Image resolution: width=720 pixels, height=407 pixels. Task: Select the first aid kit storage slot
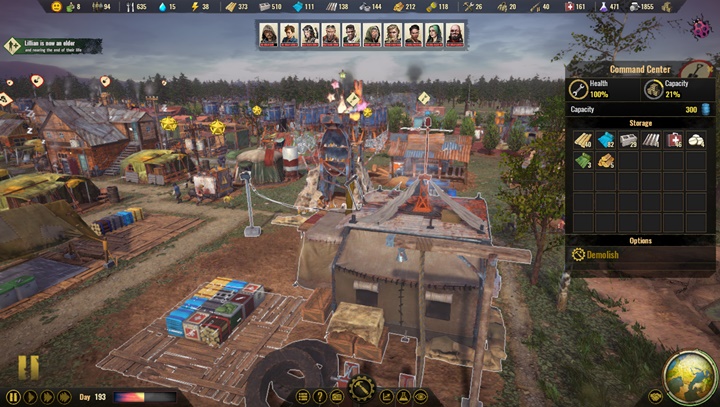(x=673, y=140)
